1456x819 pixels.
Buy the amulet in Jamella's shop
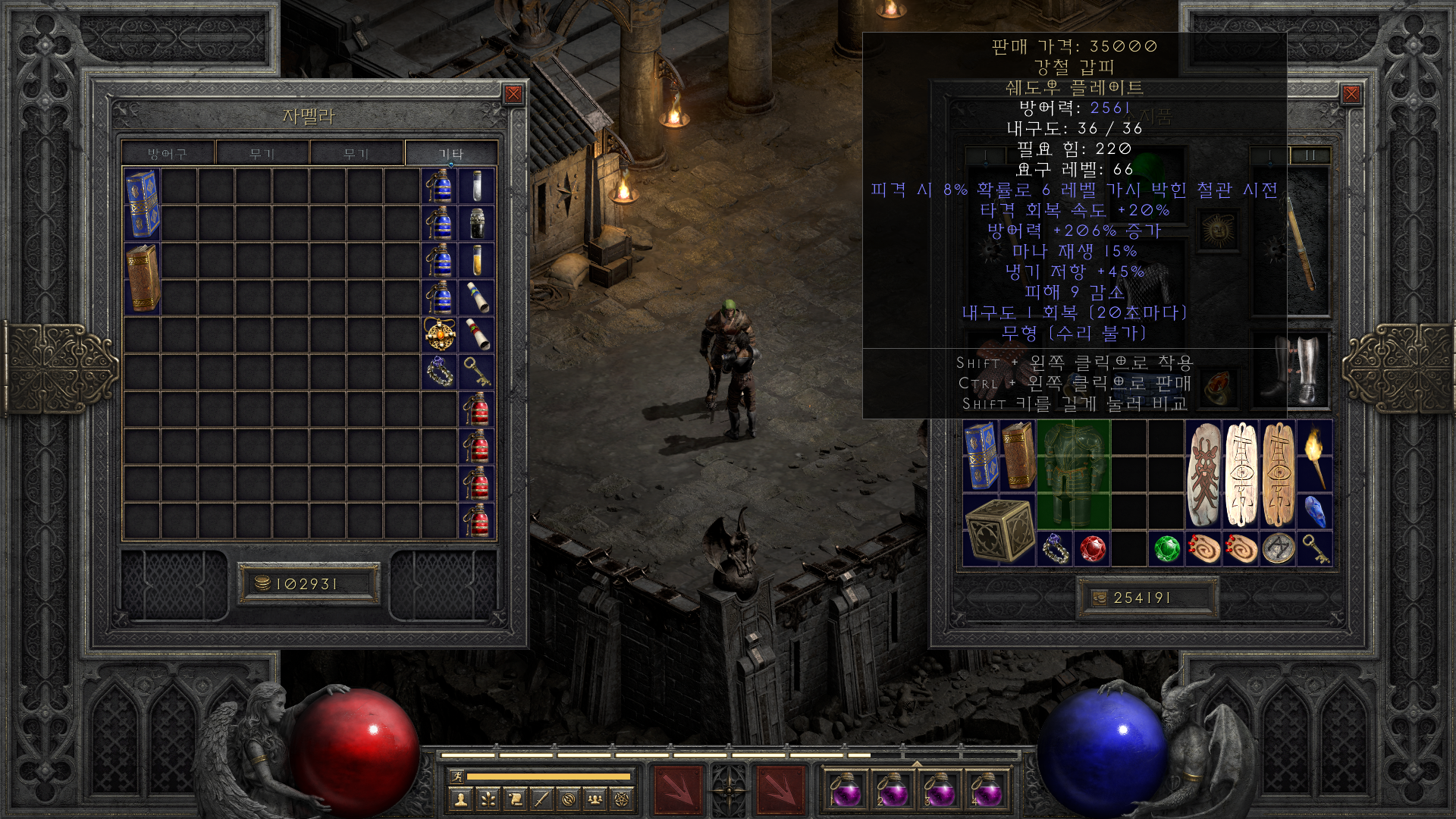click(440, 334)
